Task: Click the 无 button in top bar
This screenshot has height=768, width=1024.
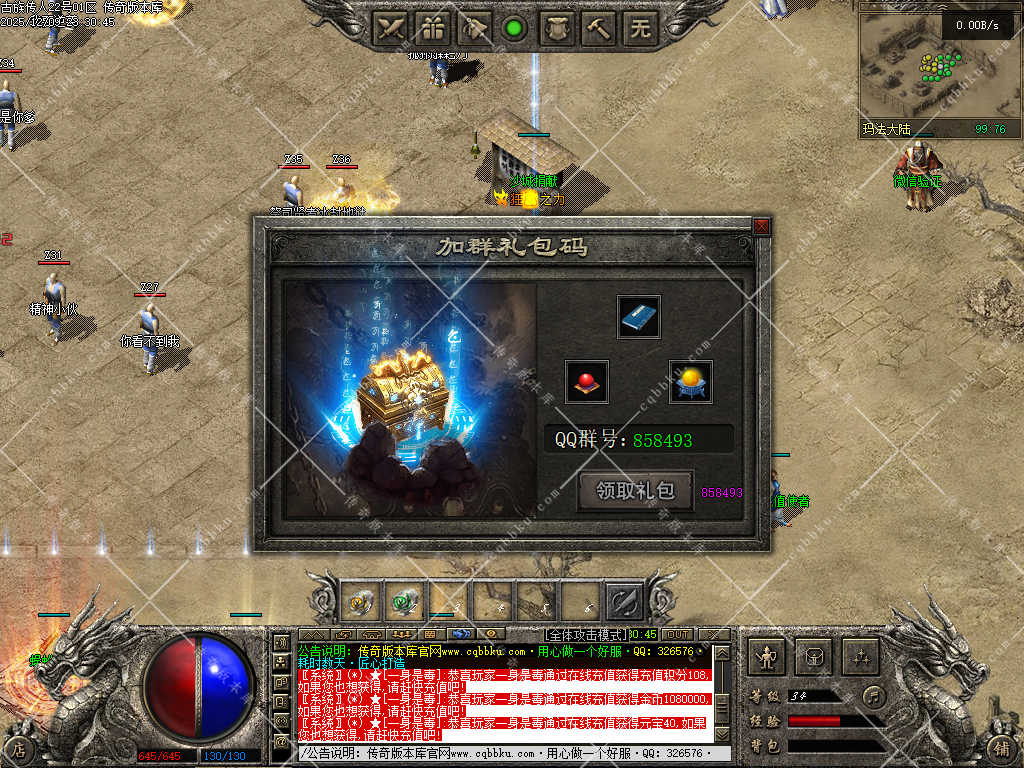Action: coord(640,28)
